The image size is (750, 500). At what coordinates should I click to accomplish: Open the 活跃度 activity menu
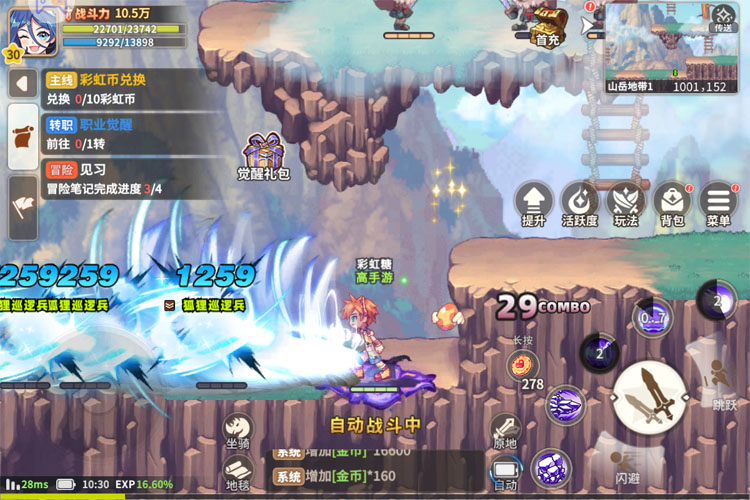tap(580, 203)
